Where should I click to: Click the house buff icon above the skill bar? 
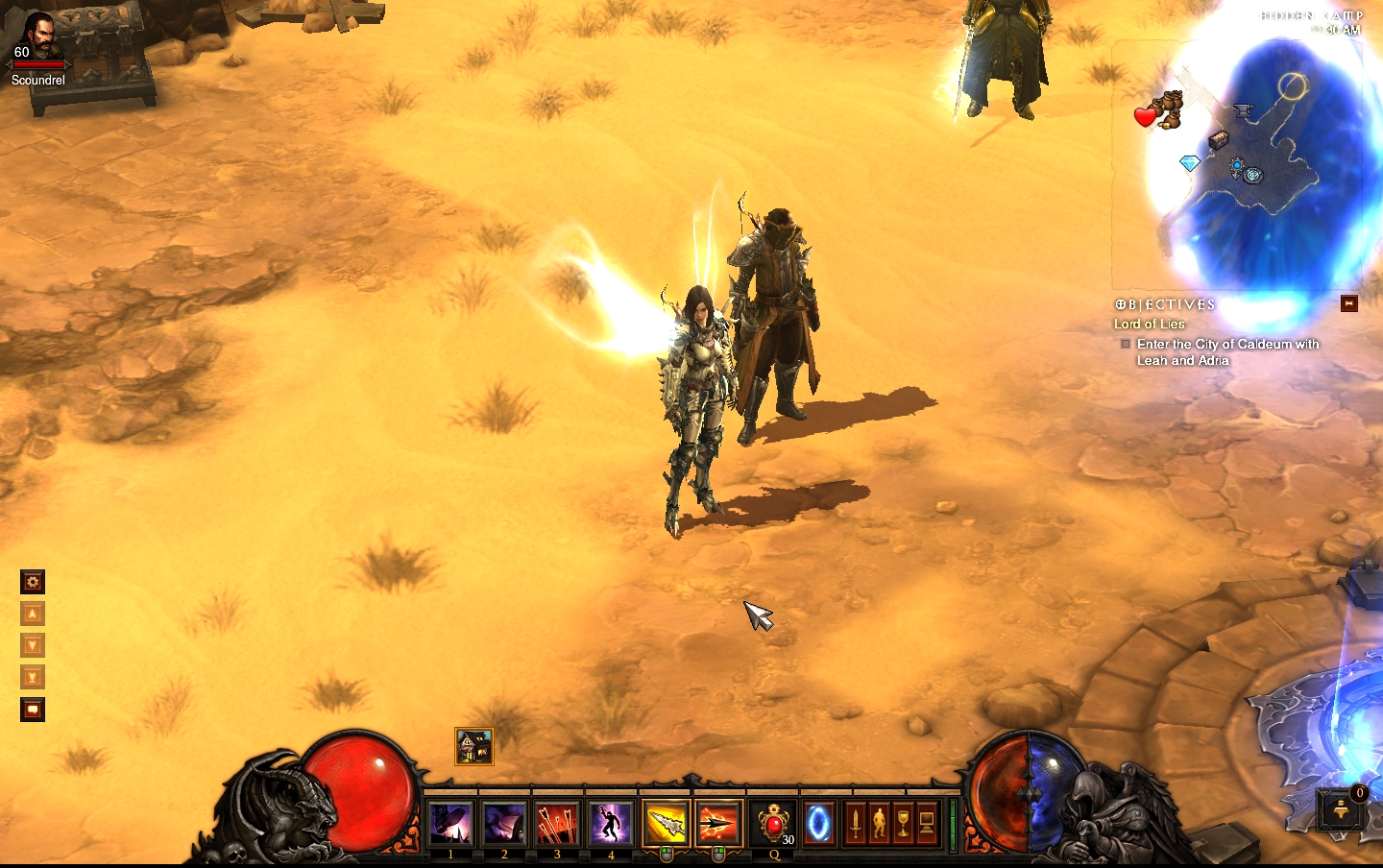474,746
